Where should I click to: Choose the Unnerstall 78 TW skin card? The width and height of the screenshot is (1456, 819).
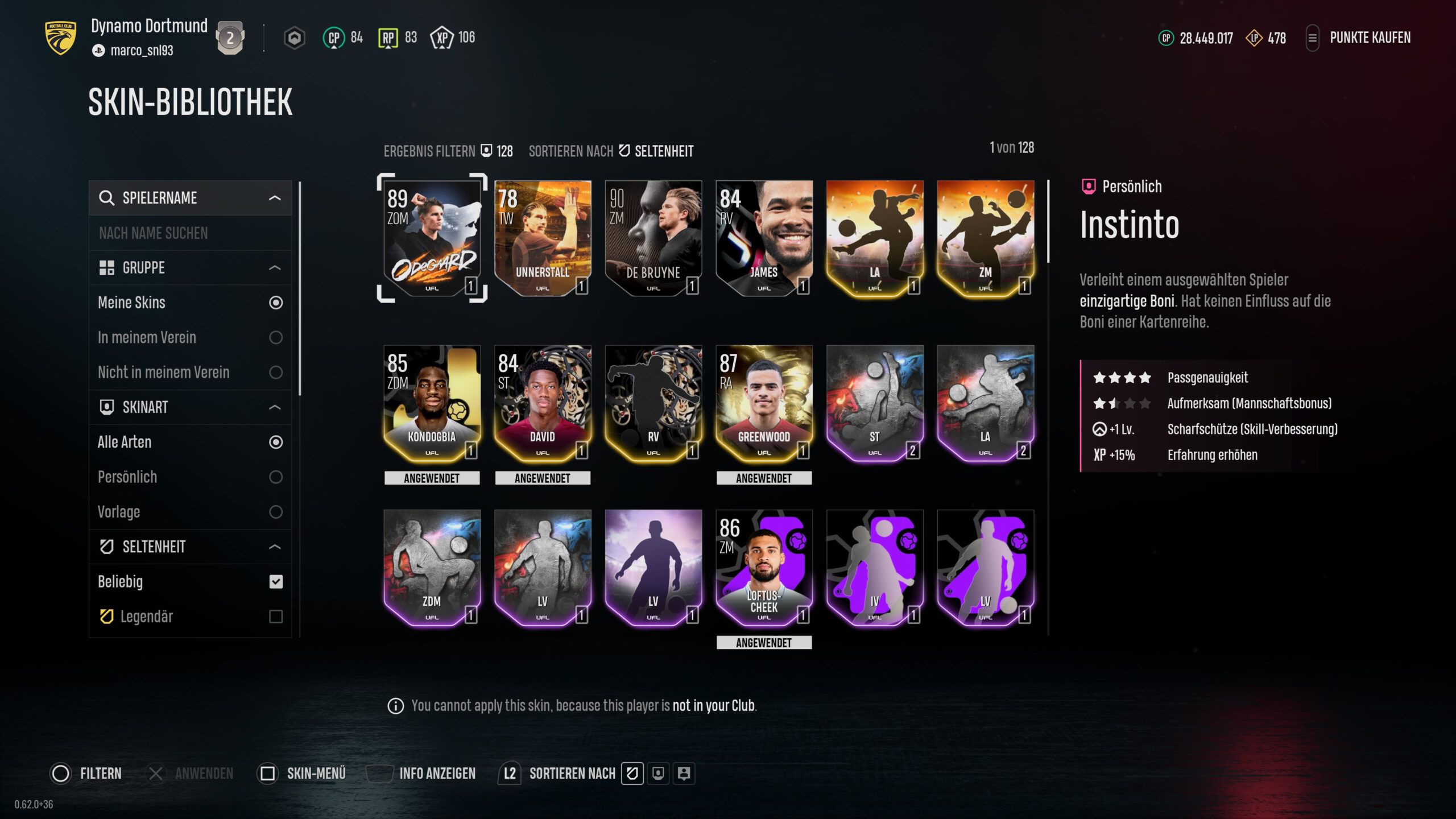point(542,238)
